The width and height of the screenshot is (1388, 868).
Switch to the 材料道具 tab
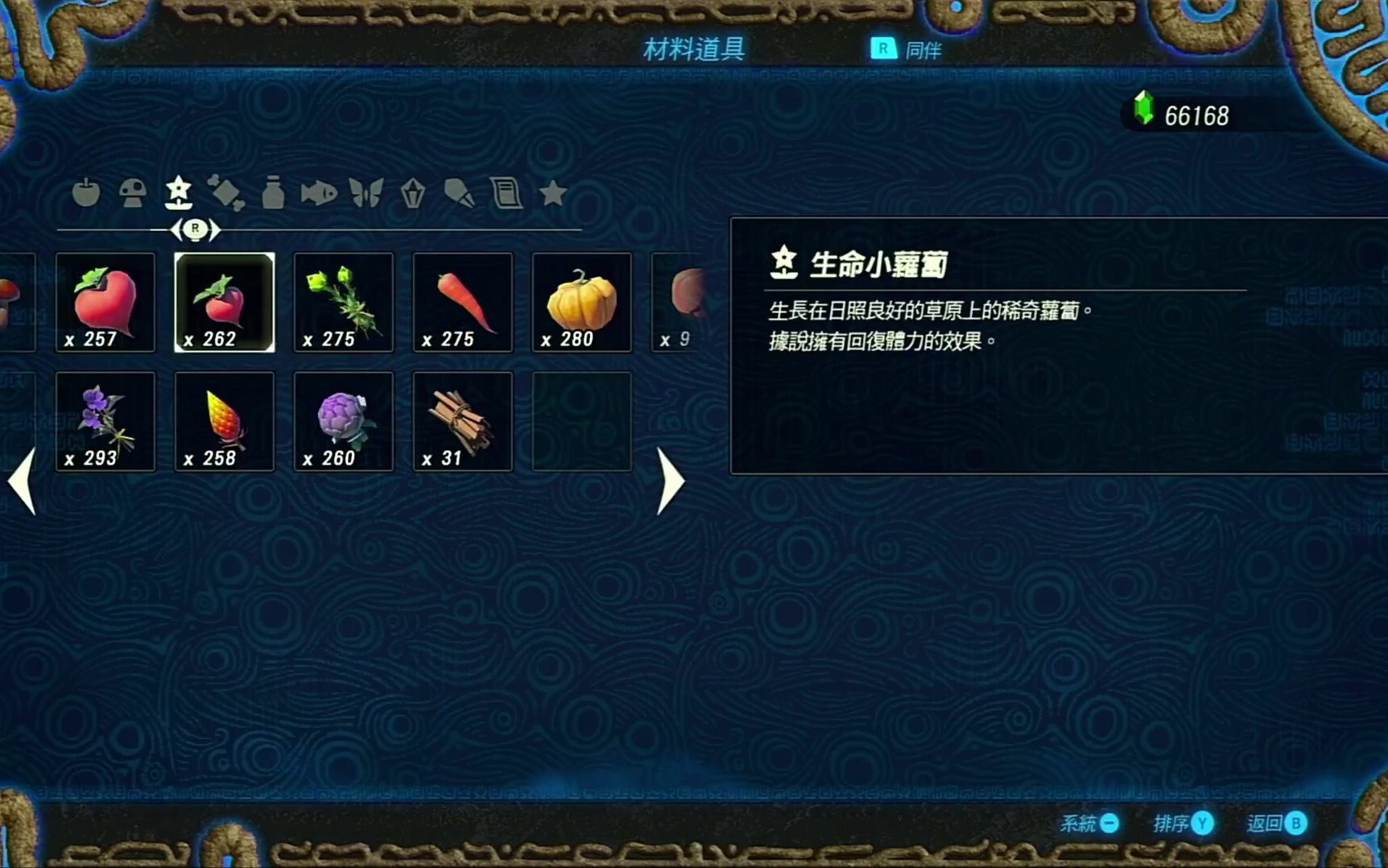692,48
